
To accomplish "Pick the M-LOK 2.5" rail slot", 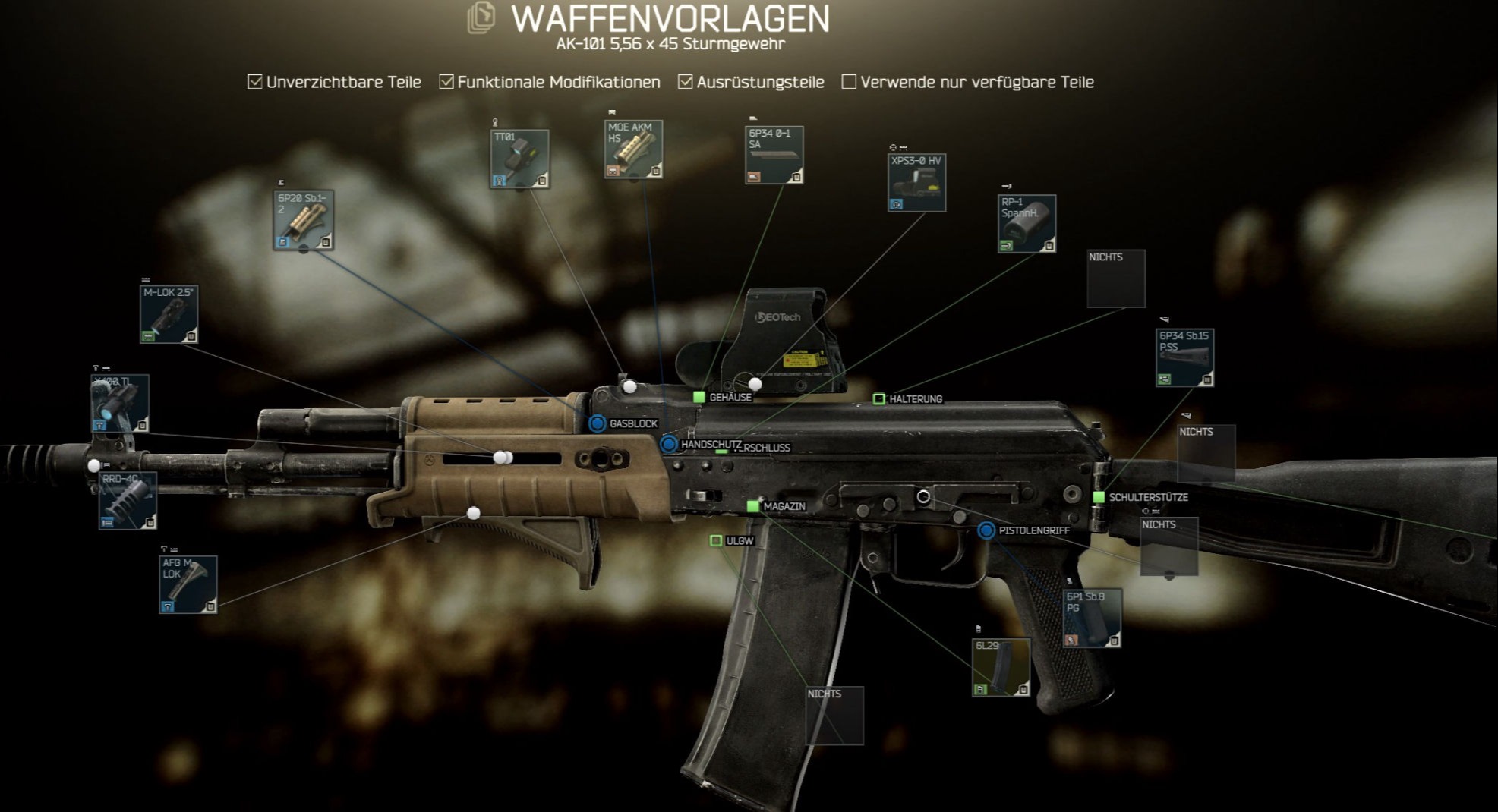I will (169, 314).
